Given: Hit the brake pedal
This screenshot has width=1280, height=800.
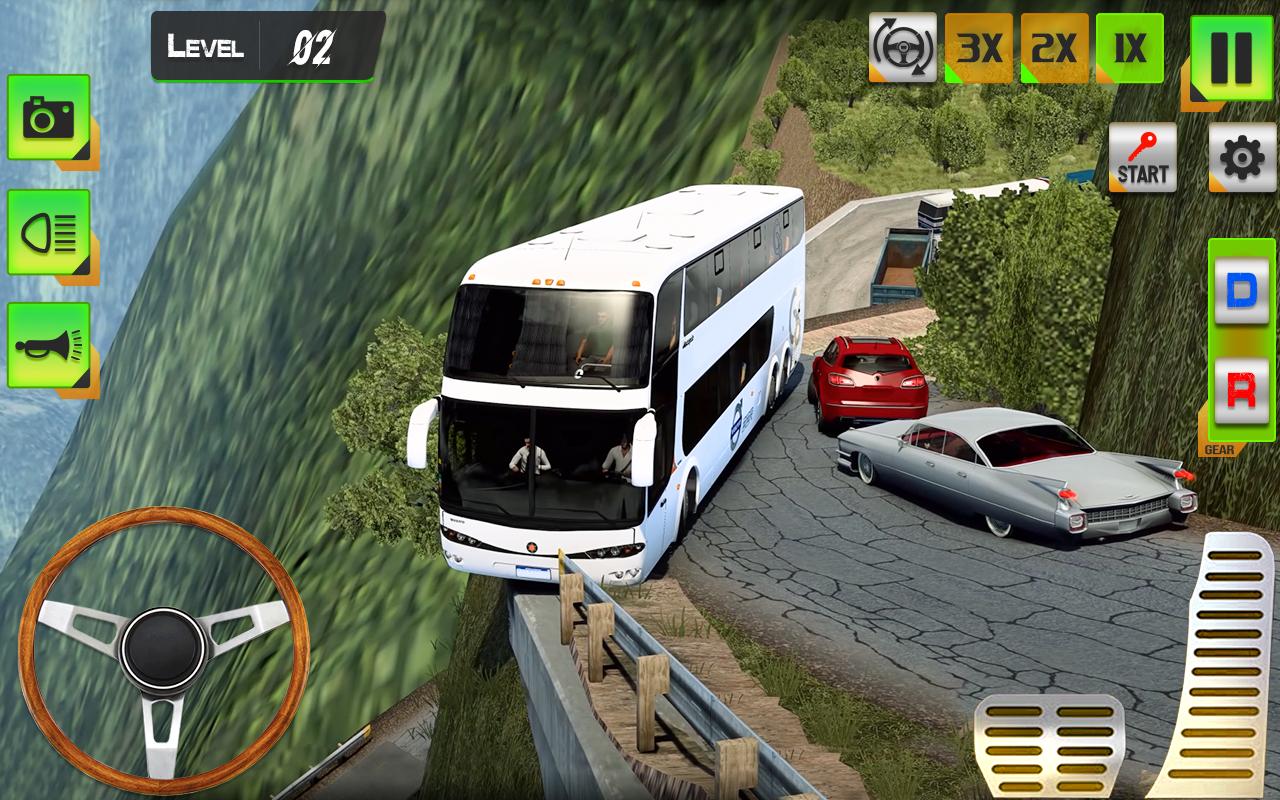Looking at the screenshot, I should click(1049, 745).
